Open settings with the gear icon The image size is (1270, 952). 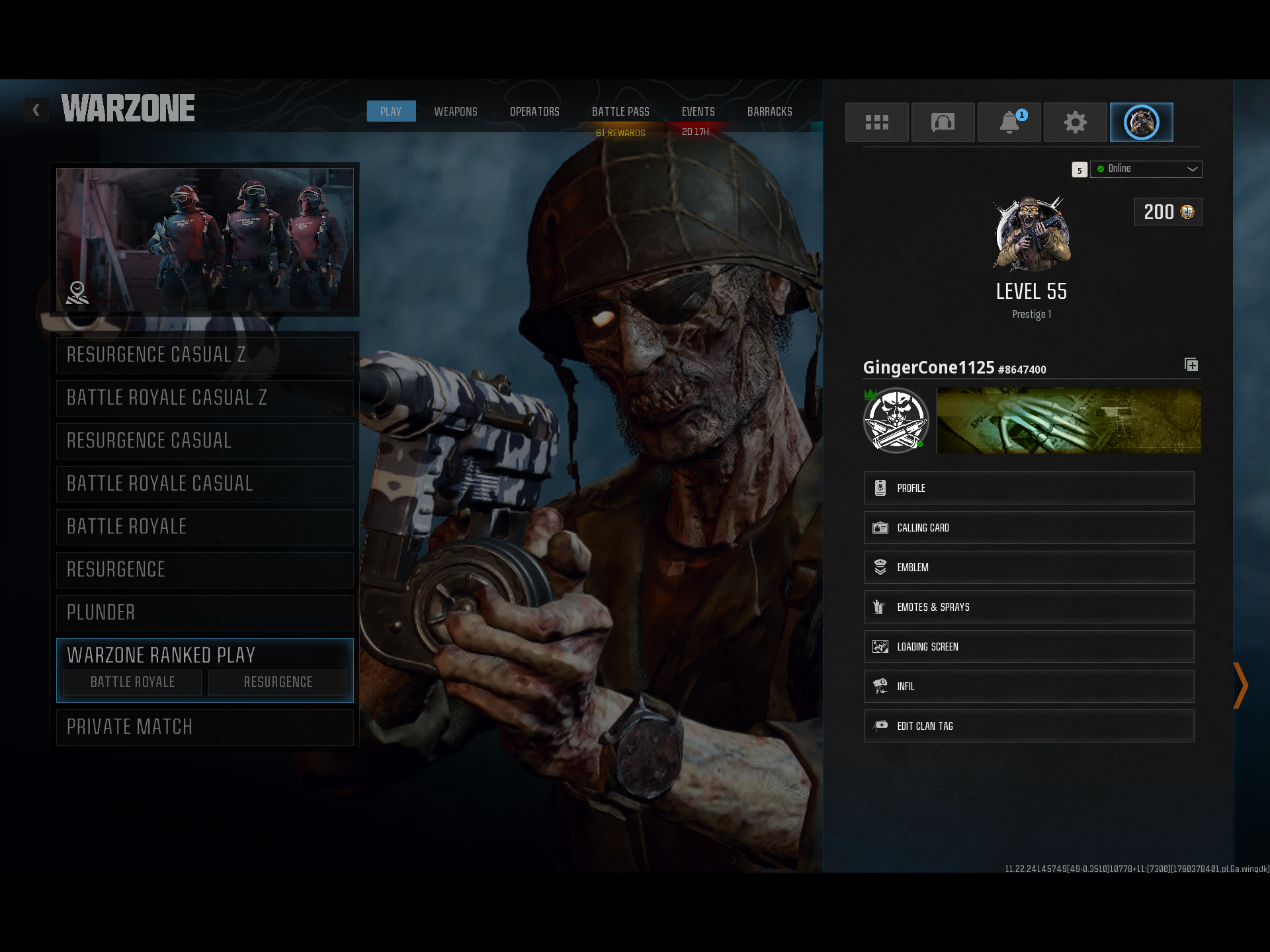[x=1075, y=122]
